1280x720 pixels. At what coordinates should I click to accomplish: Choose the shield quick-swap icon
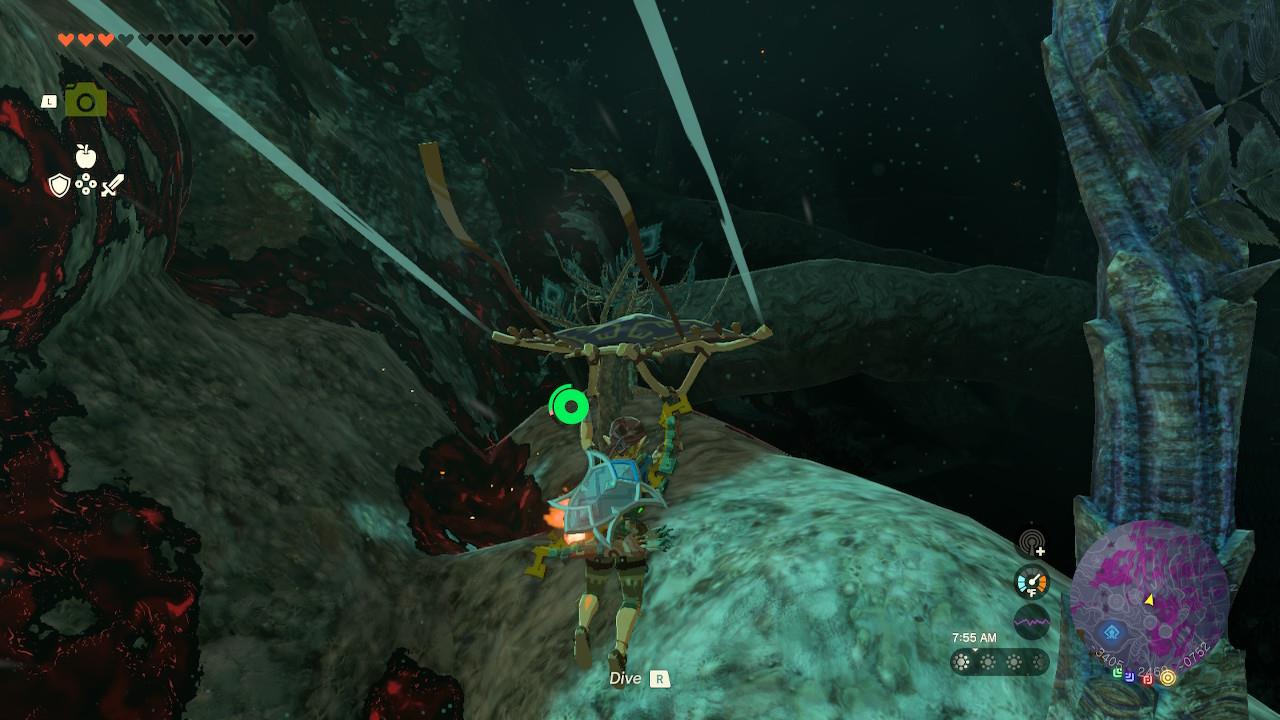[60, 185]
